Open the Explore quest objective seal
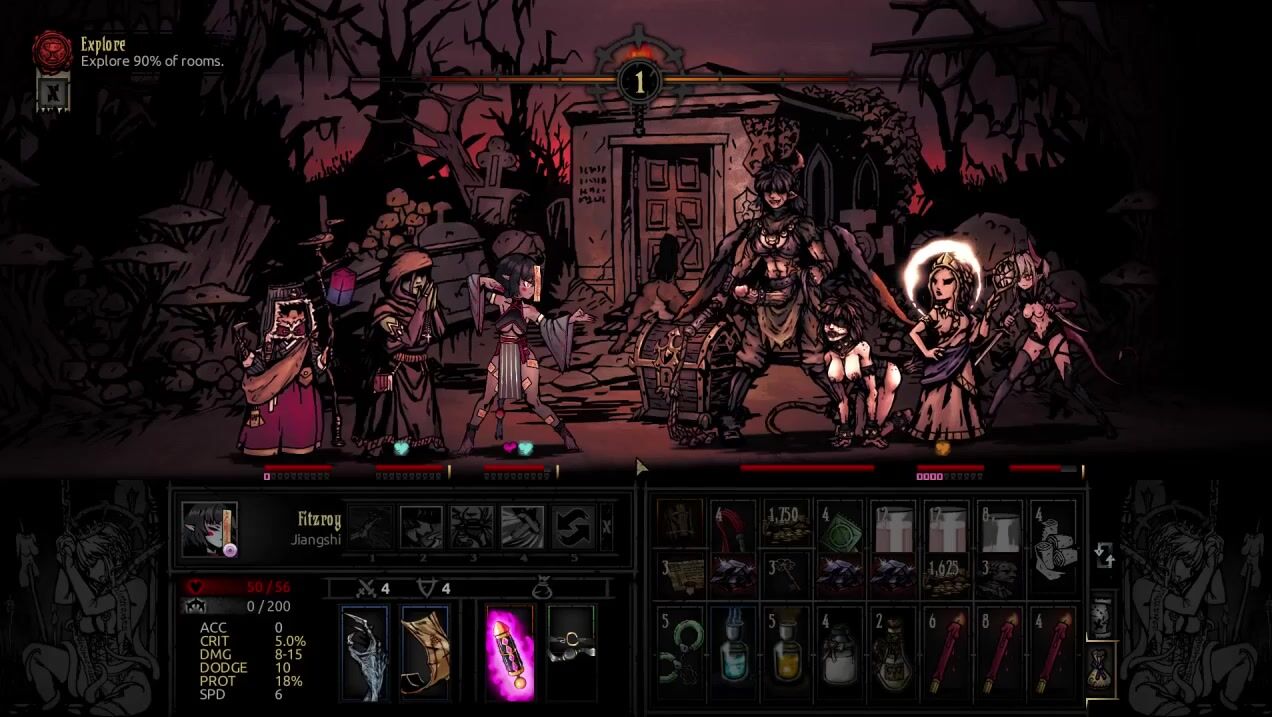Image resolution: width=1272 pixels, height=717 pixels. [51, 50]
